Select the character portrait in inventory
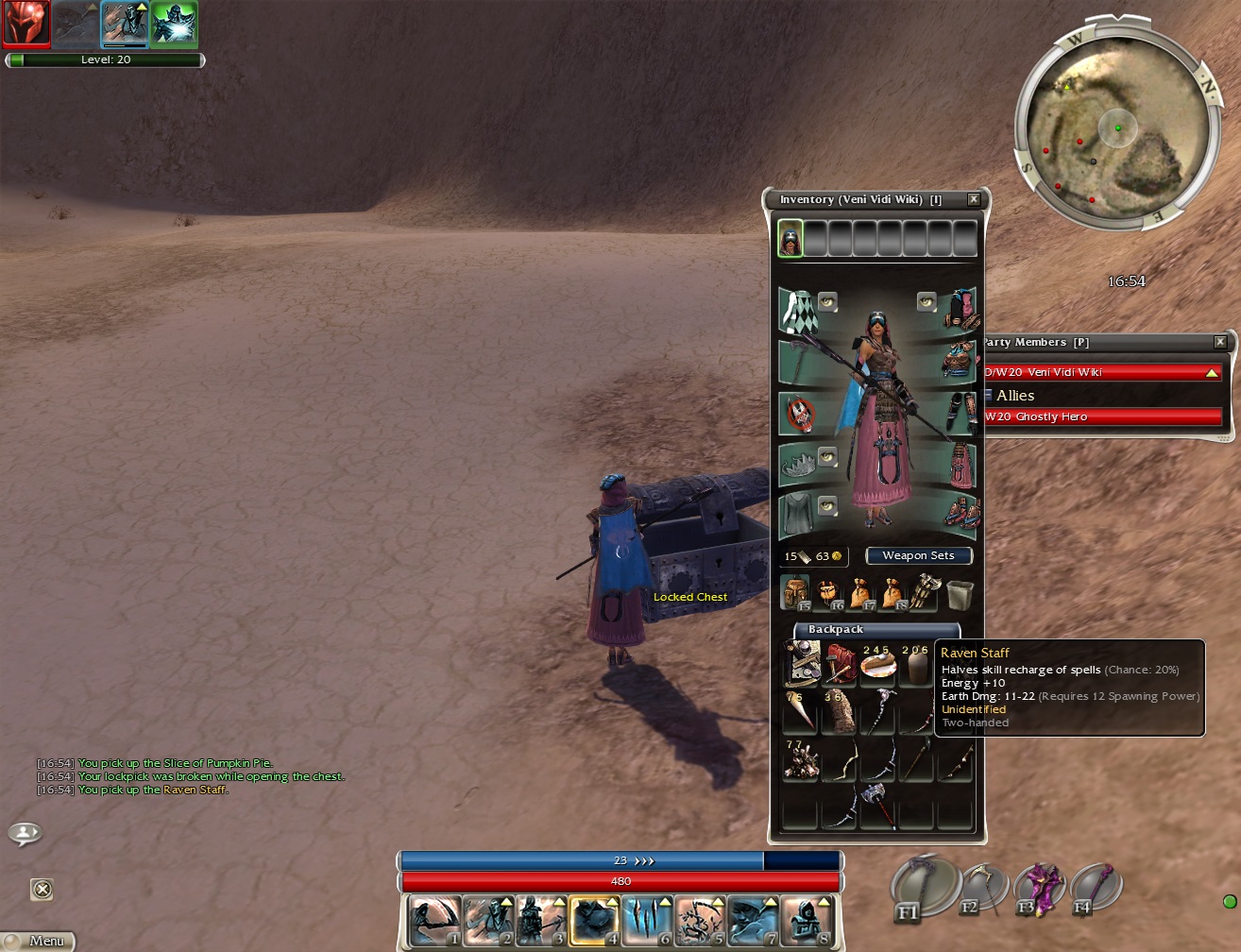Viewport: 1241px width, 952px height. point(790,238)
